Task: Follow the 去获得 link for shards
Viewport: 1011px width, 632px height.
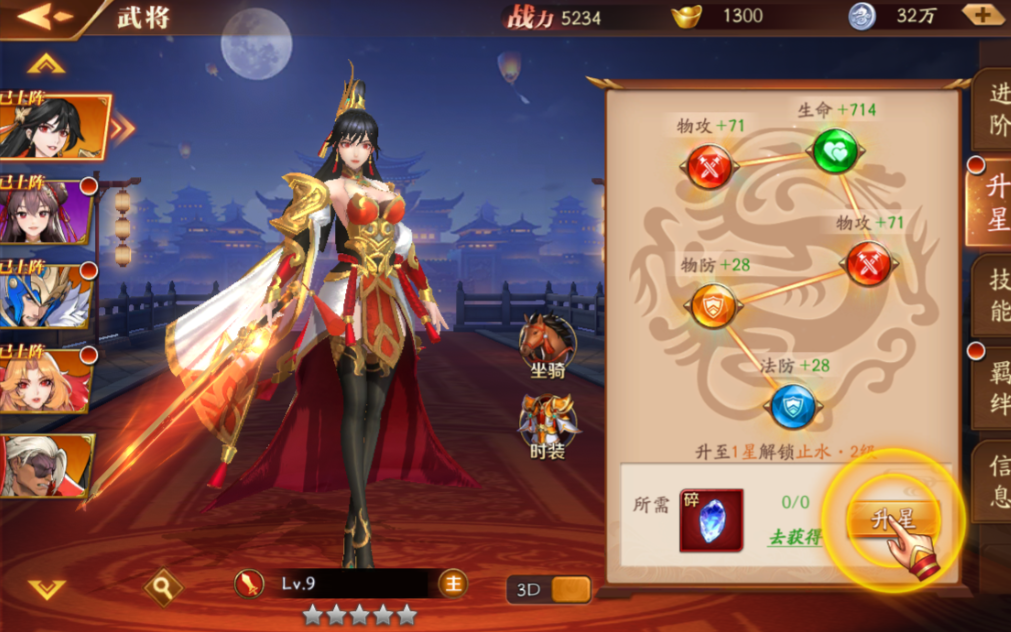Action: coord(794,537)
